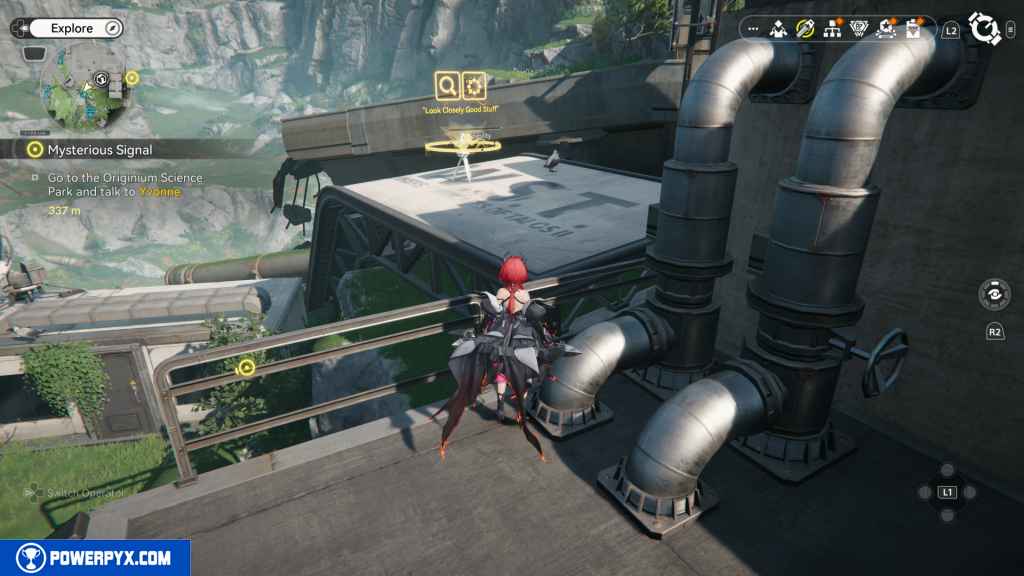Select the yellow circled tool icon
Image resolution: width=1024 pixels, height=576 pixels.
pos(805,29)
